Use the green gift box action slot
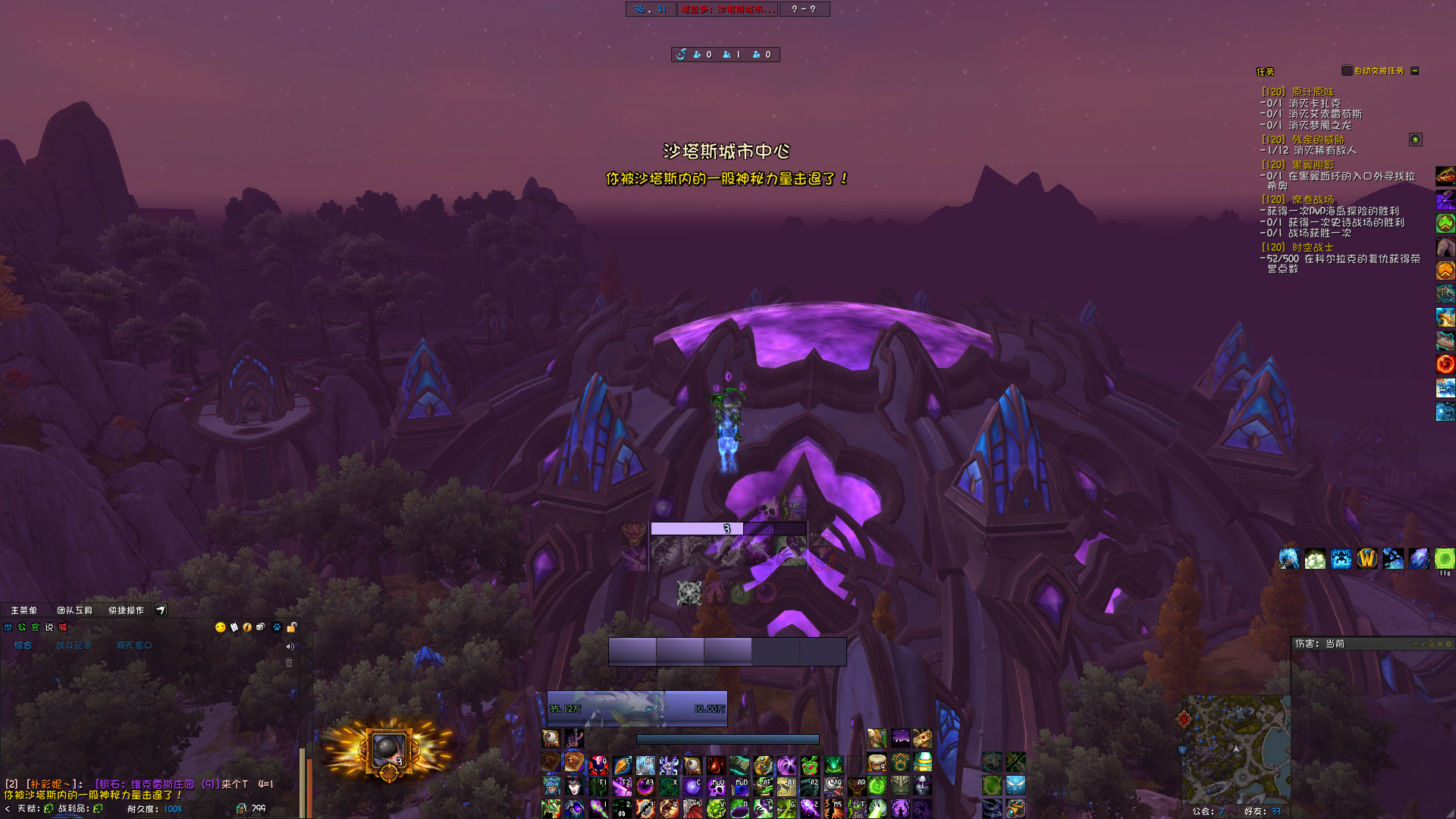Image resolution: width=1456 pixels, height=819 pixels. click(810, 764)
